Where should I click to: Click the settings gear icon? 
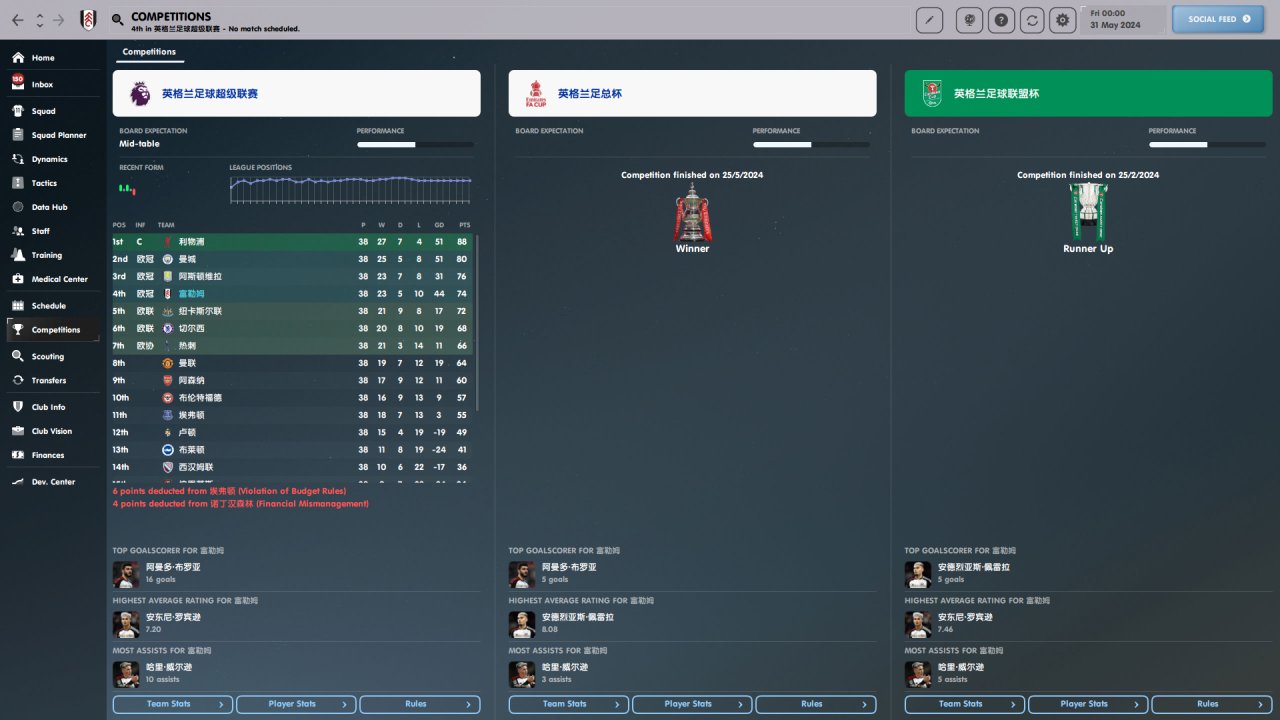(1061, 20)
